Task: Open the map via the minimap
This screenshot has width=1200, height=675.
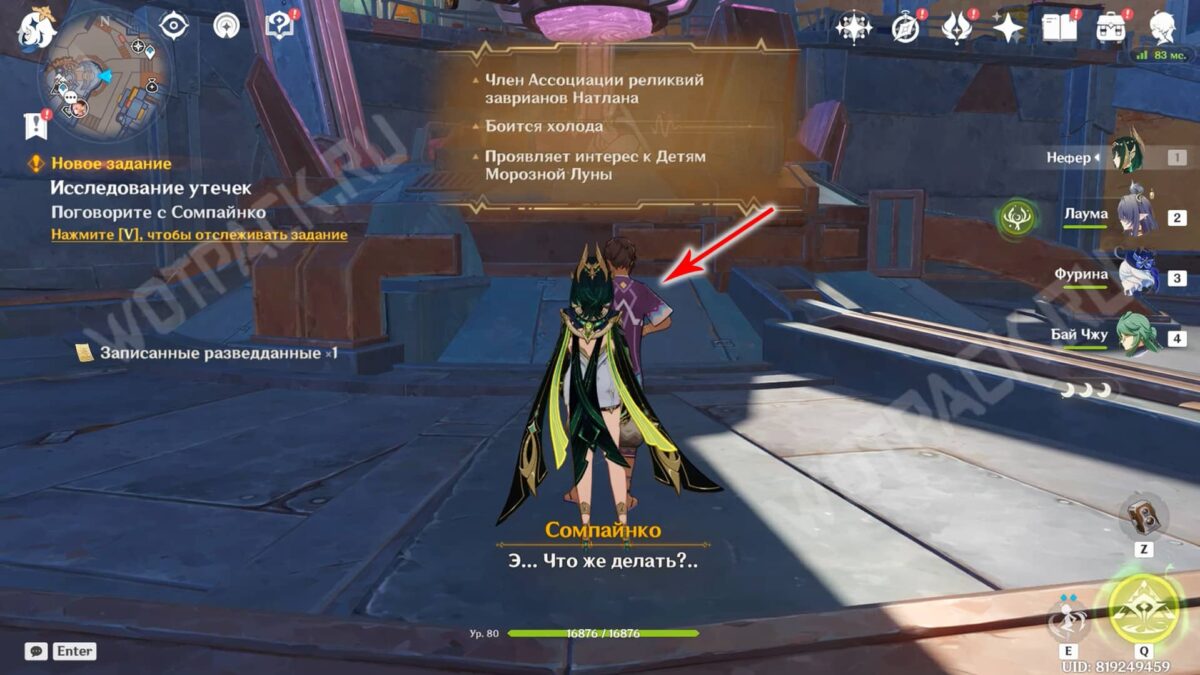Action: 105,78
